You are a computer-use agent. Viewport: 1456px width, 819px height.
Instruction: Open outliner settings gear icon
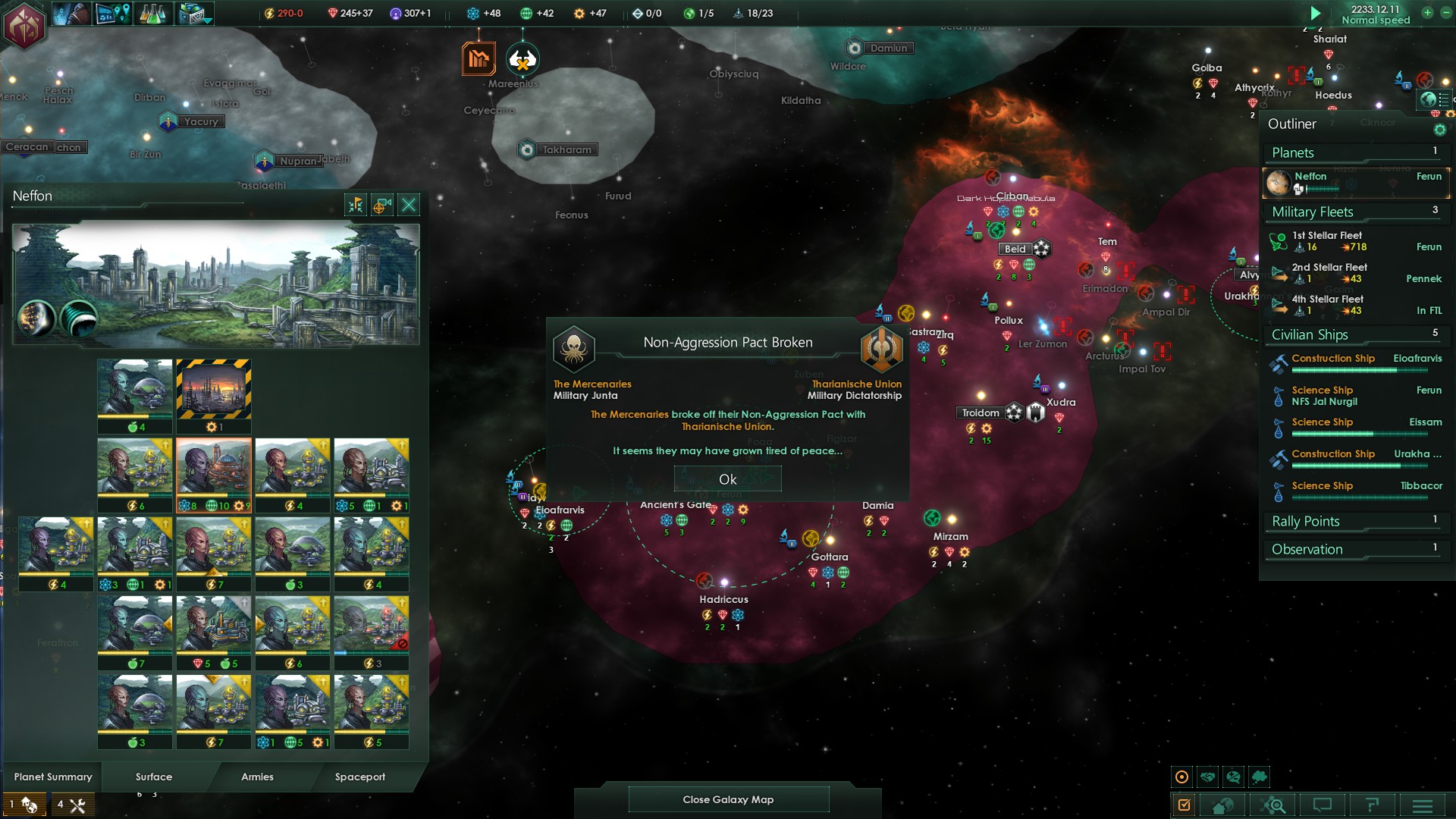(x=1439, y=130)
